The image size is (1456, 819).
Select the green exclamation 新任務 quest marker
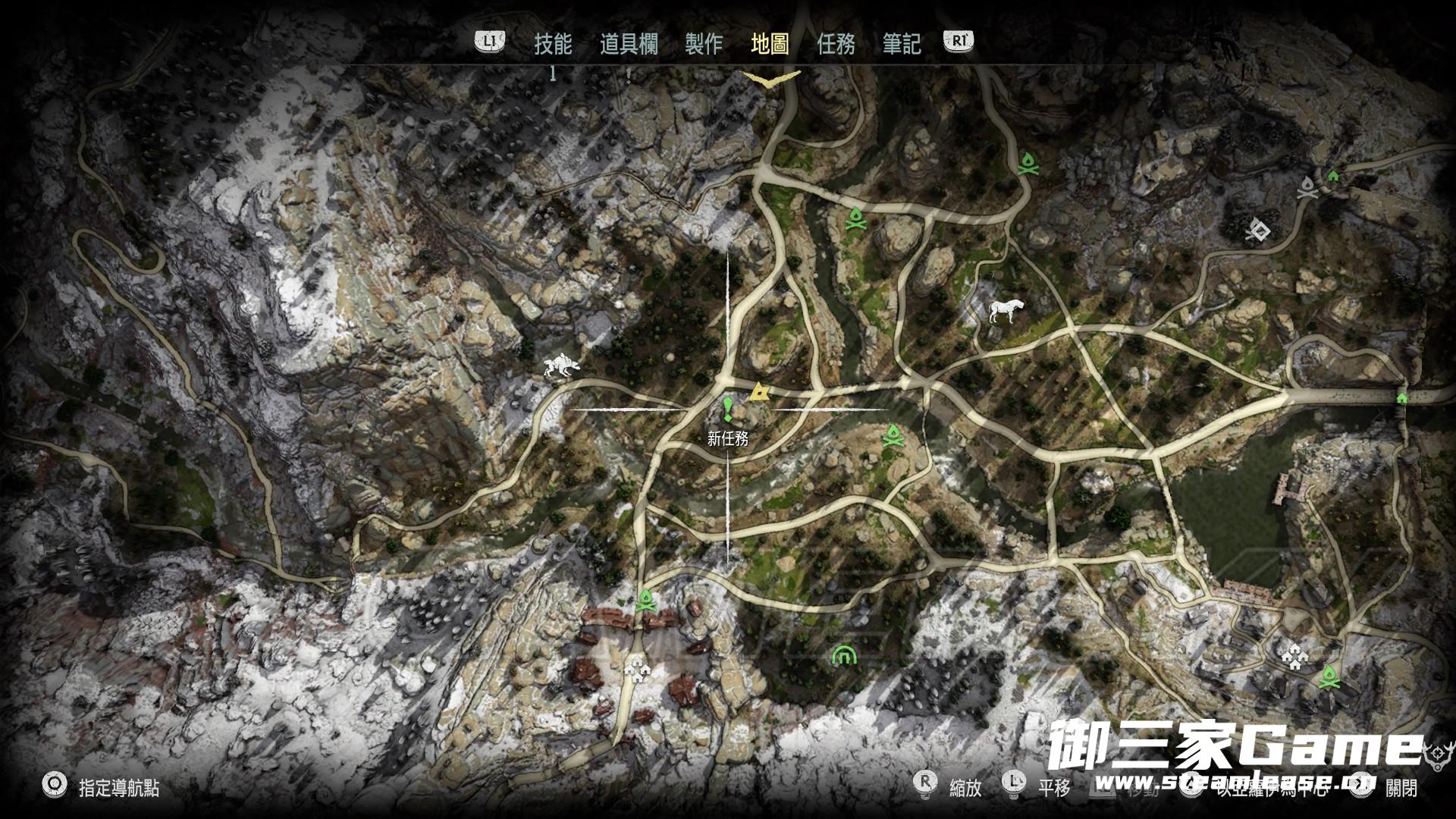(728, 409)
